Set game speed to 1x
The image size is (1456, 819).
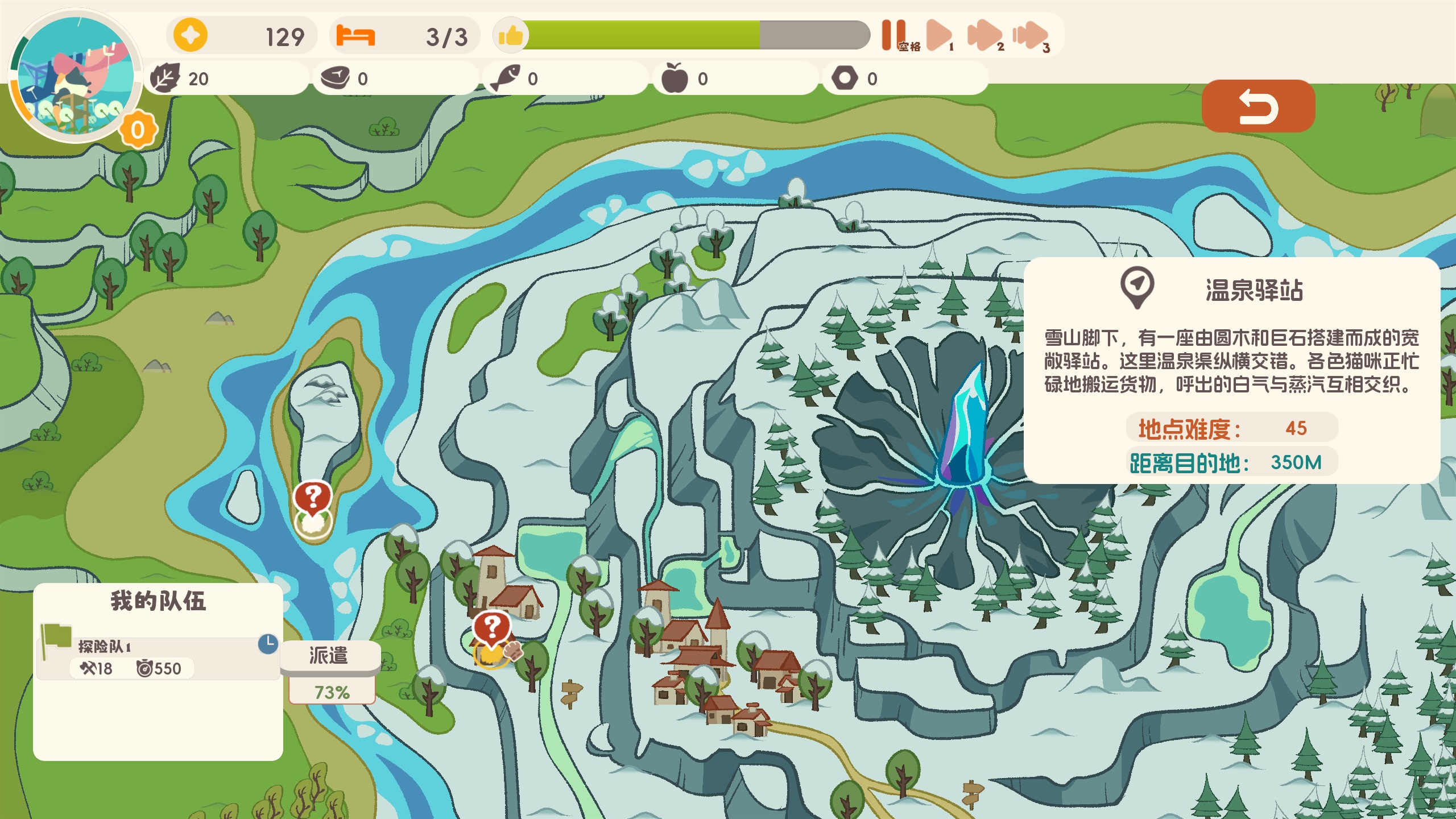point(938,35)
